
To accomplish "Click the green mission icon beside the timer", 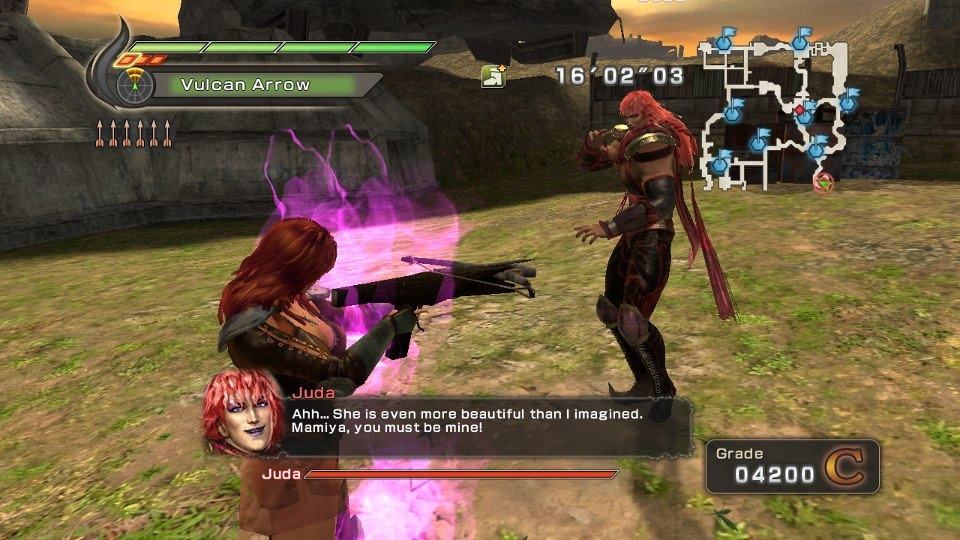I will pos(492,76).
